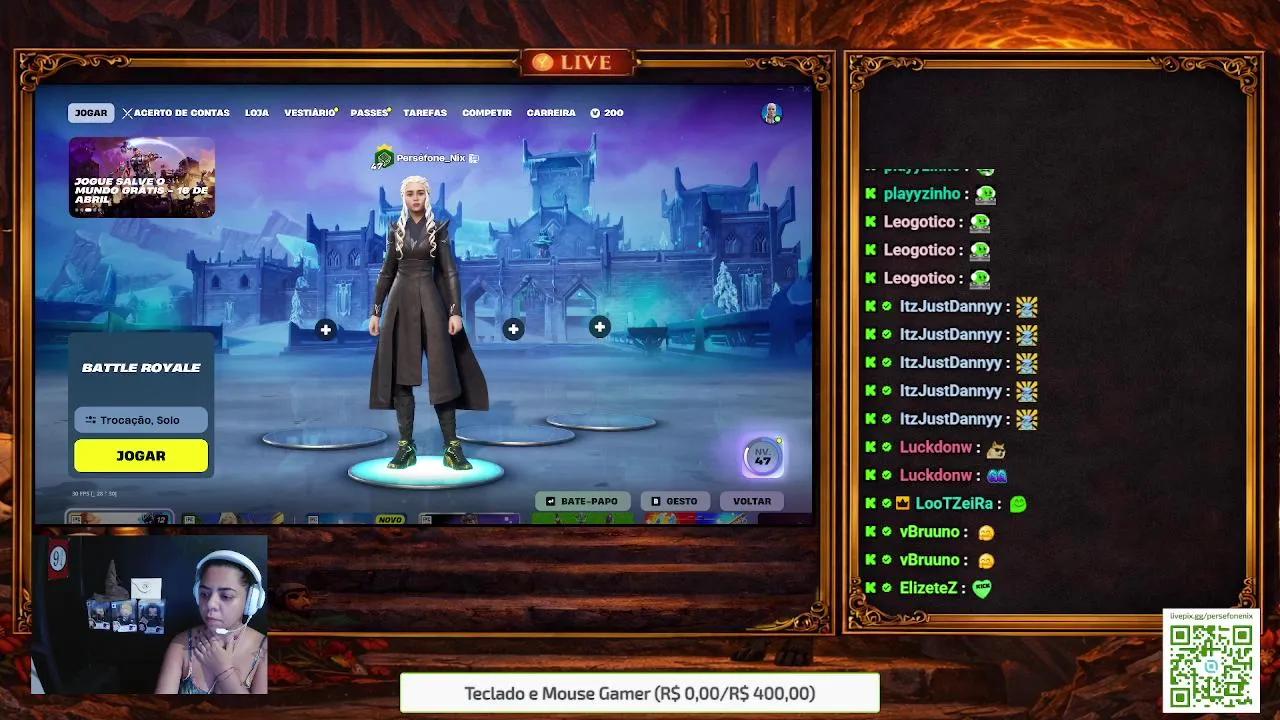Viewport: 1280px width, 720px height.
Task: Click the green Perséfone_Nix crown banner icon
Action: click(383, 157)
